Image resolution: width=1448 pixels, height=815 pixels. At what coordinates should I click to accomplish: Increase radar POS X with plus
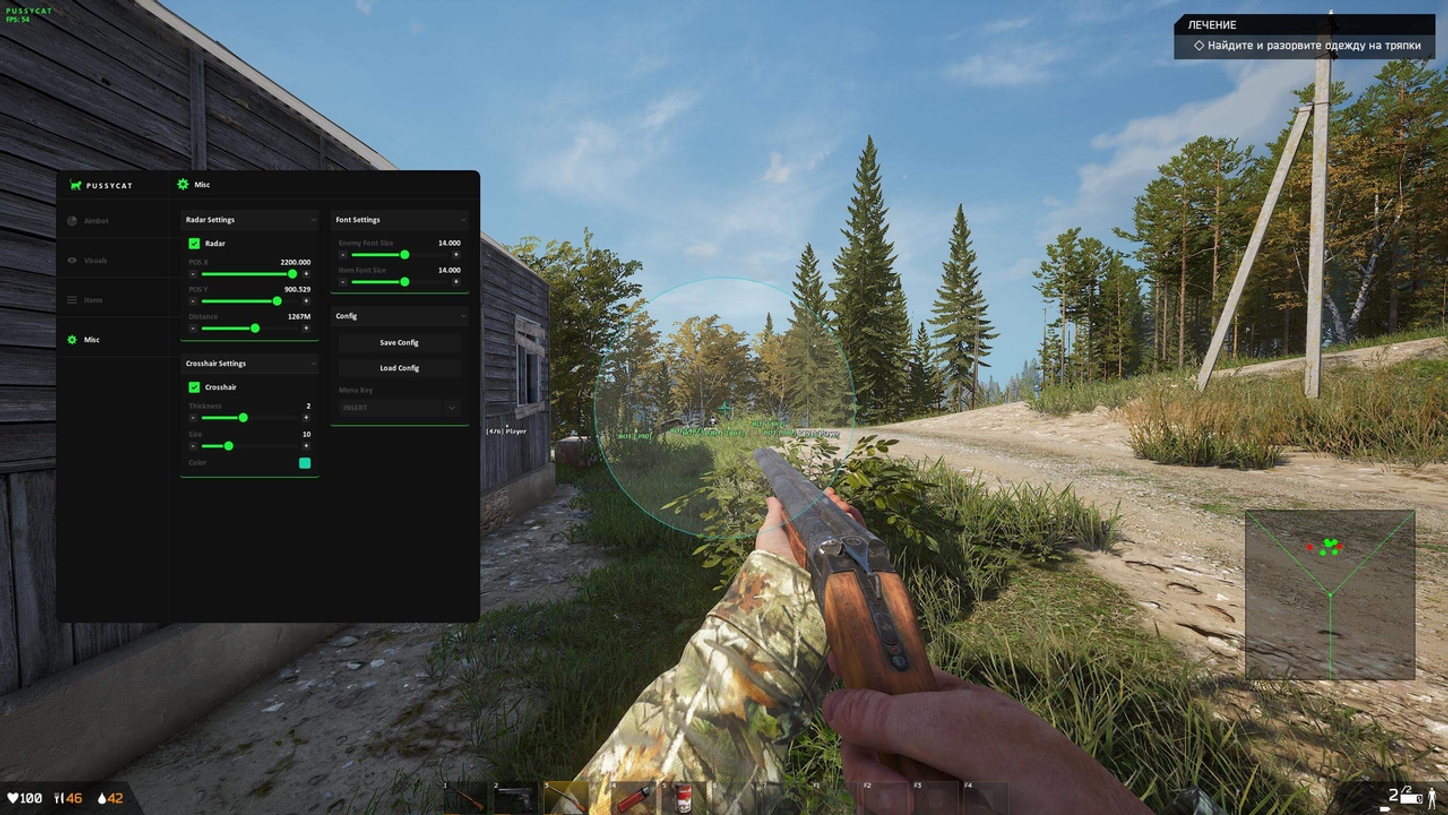tap(306, 274)
